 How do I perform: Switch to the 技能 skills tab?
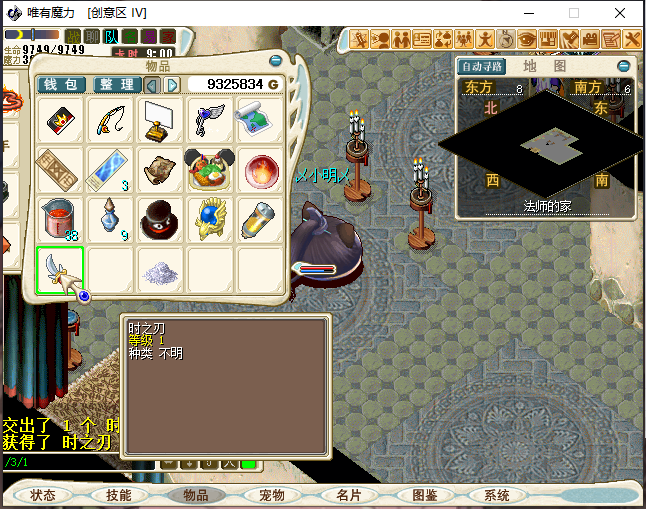(x=119, y=495)
